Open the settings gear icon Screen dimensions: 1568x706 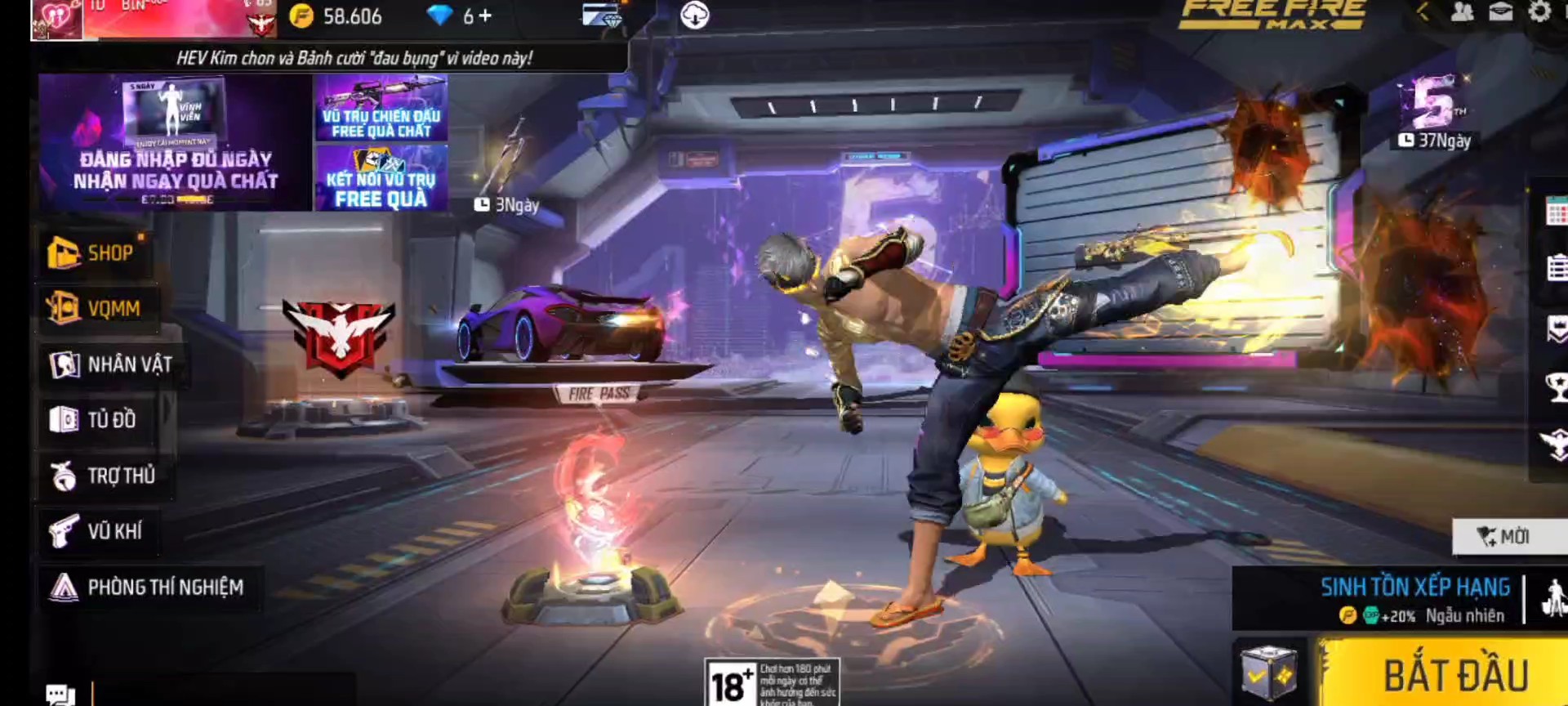coord(1539,12)
